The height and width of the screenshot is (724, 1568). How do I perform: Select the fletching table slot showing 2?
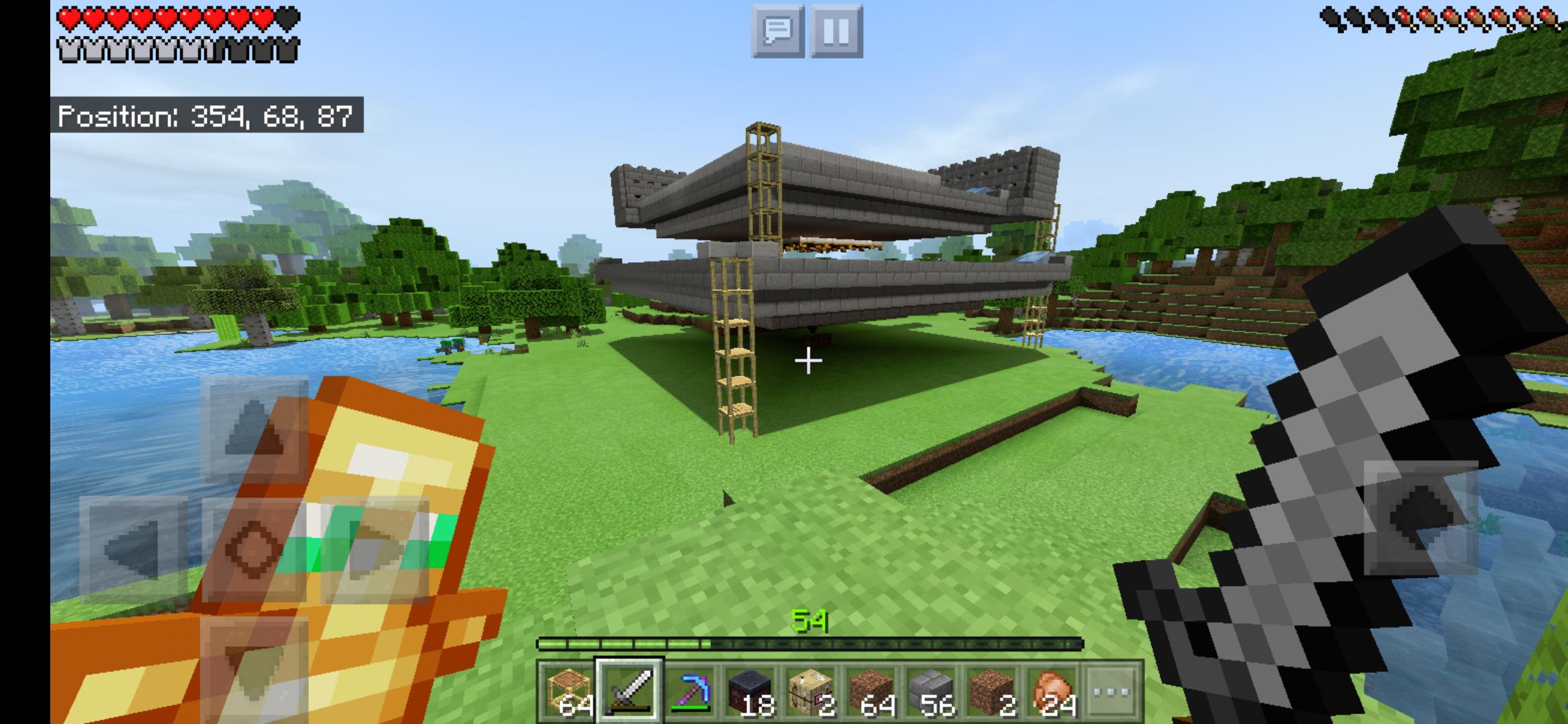tap(811, 692)
